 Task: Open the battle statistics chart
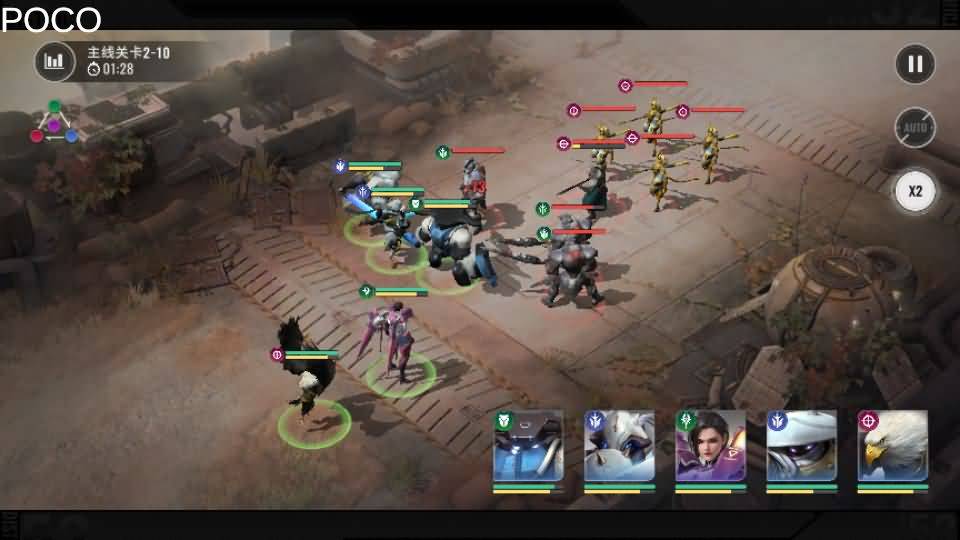55,62
